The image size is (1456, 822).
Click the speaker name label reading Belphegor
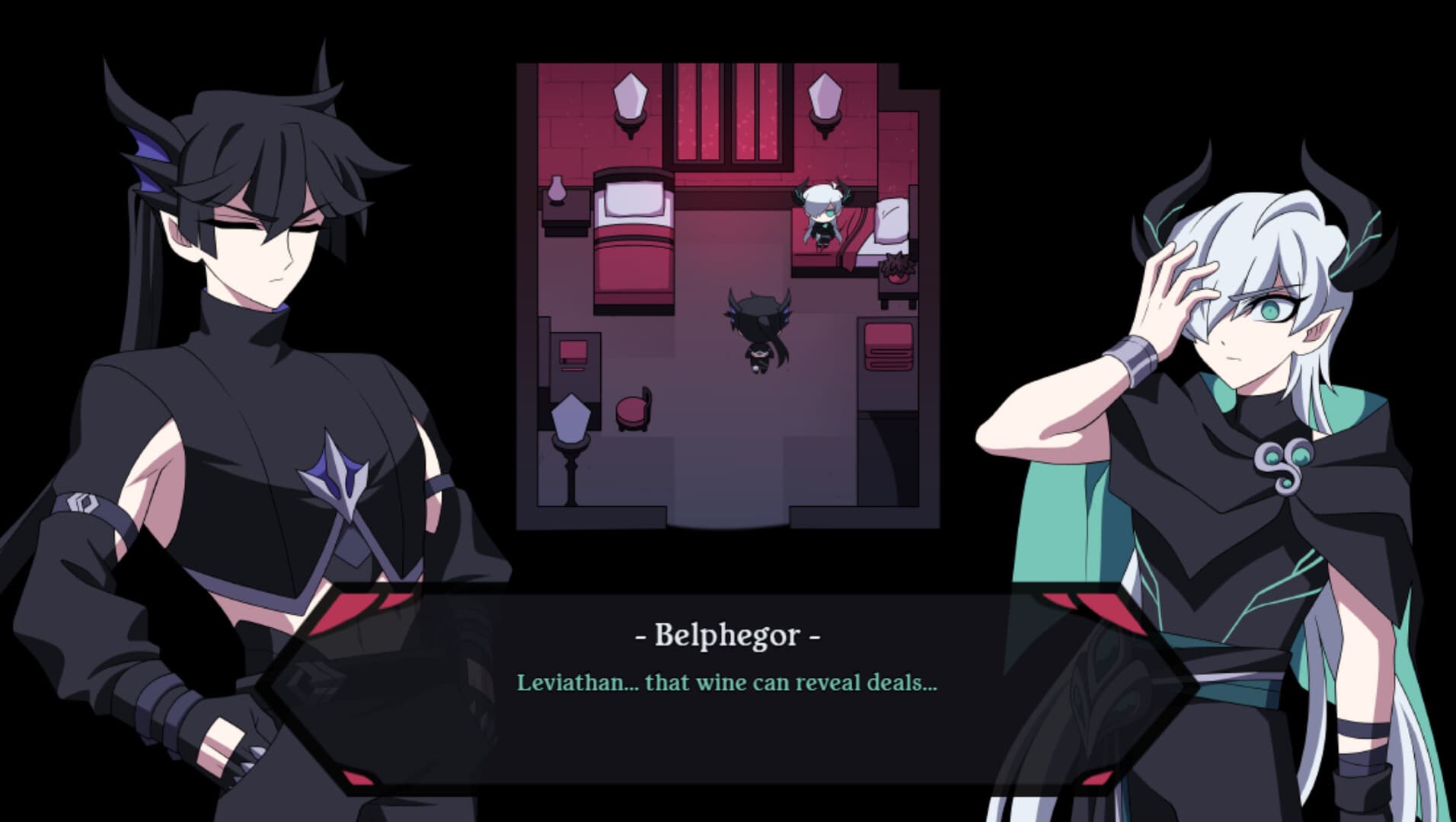click(728, 638)
